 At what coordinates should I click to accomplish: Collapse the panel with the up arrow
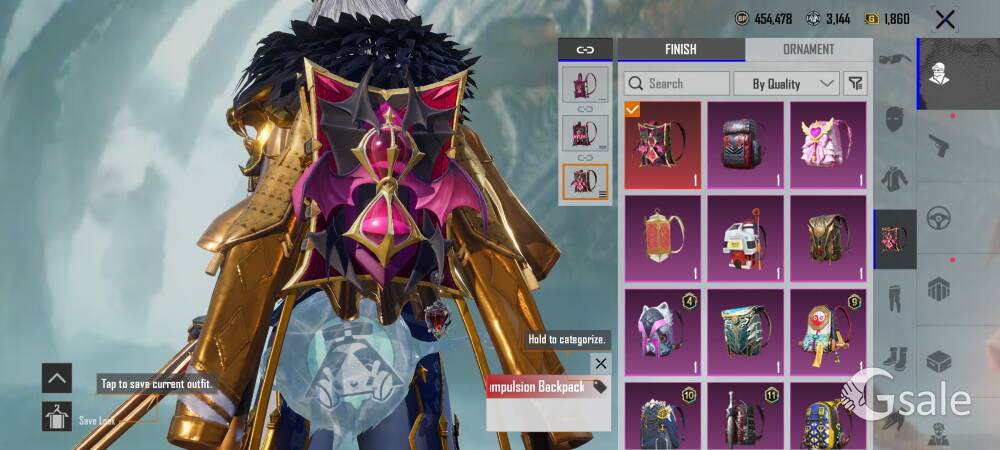56,378
